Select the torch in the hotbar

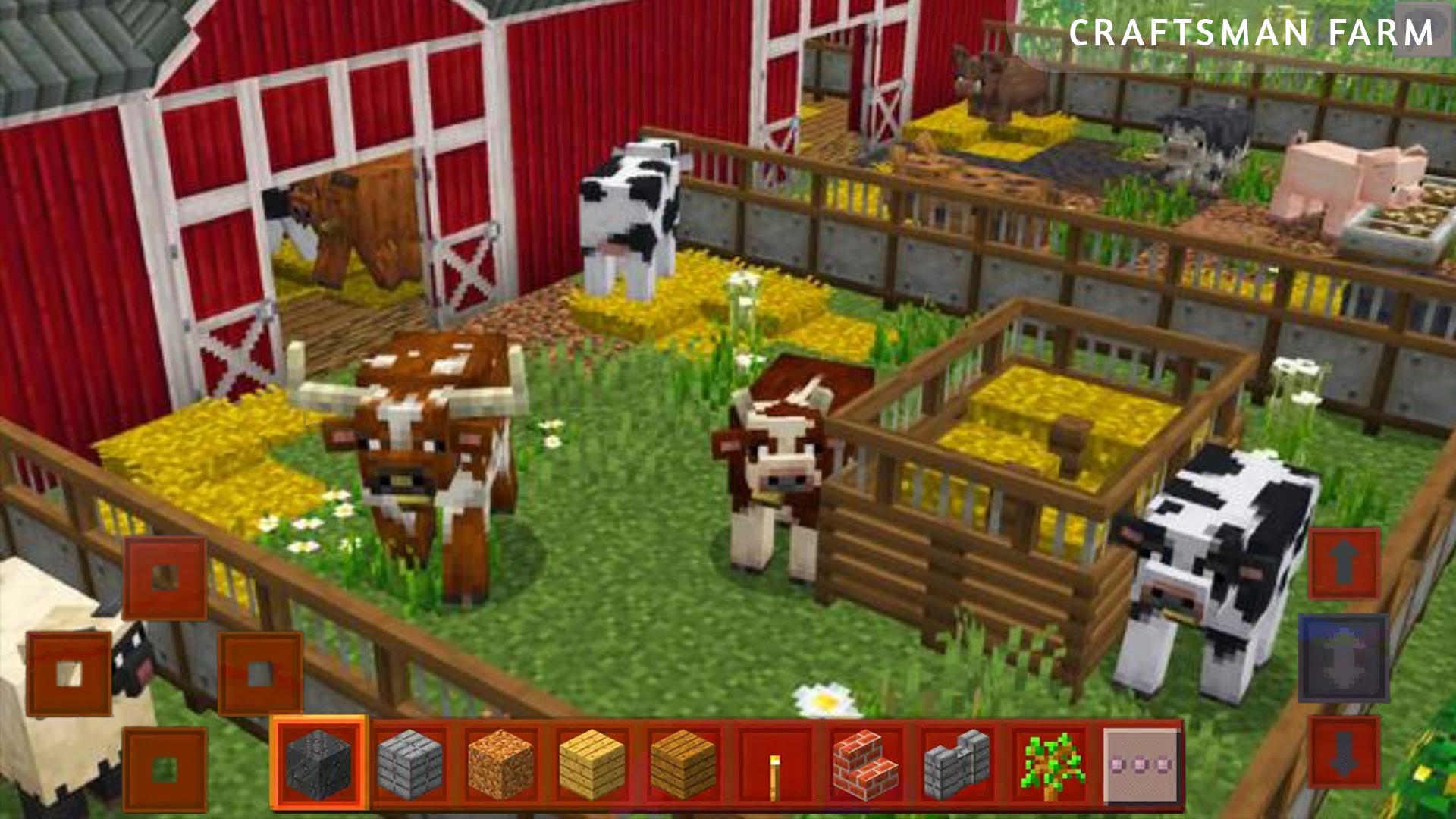tap(774, 763)
